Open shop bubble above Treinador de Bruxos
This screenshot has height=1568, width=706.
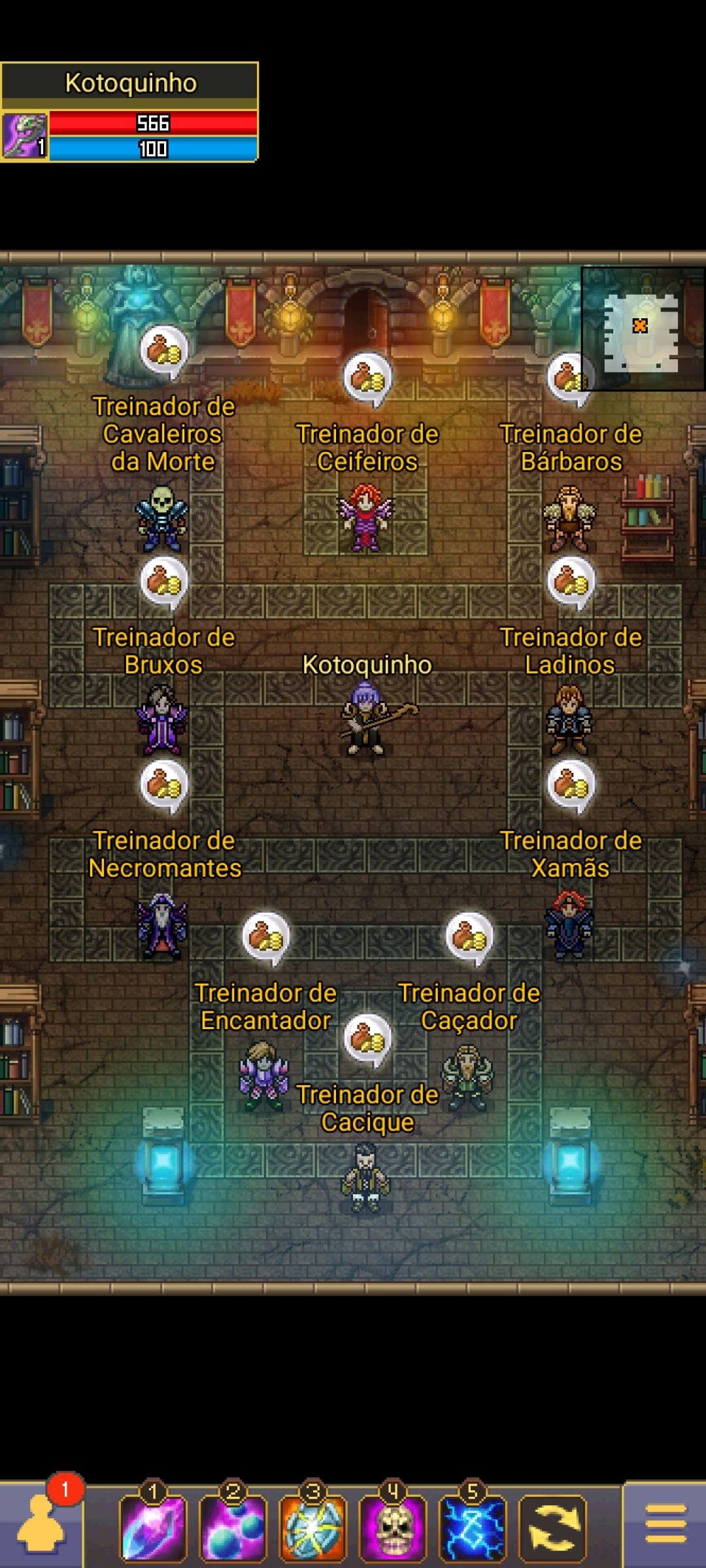coord(163,581)
